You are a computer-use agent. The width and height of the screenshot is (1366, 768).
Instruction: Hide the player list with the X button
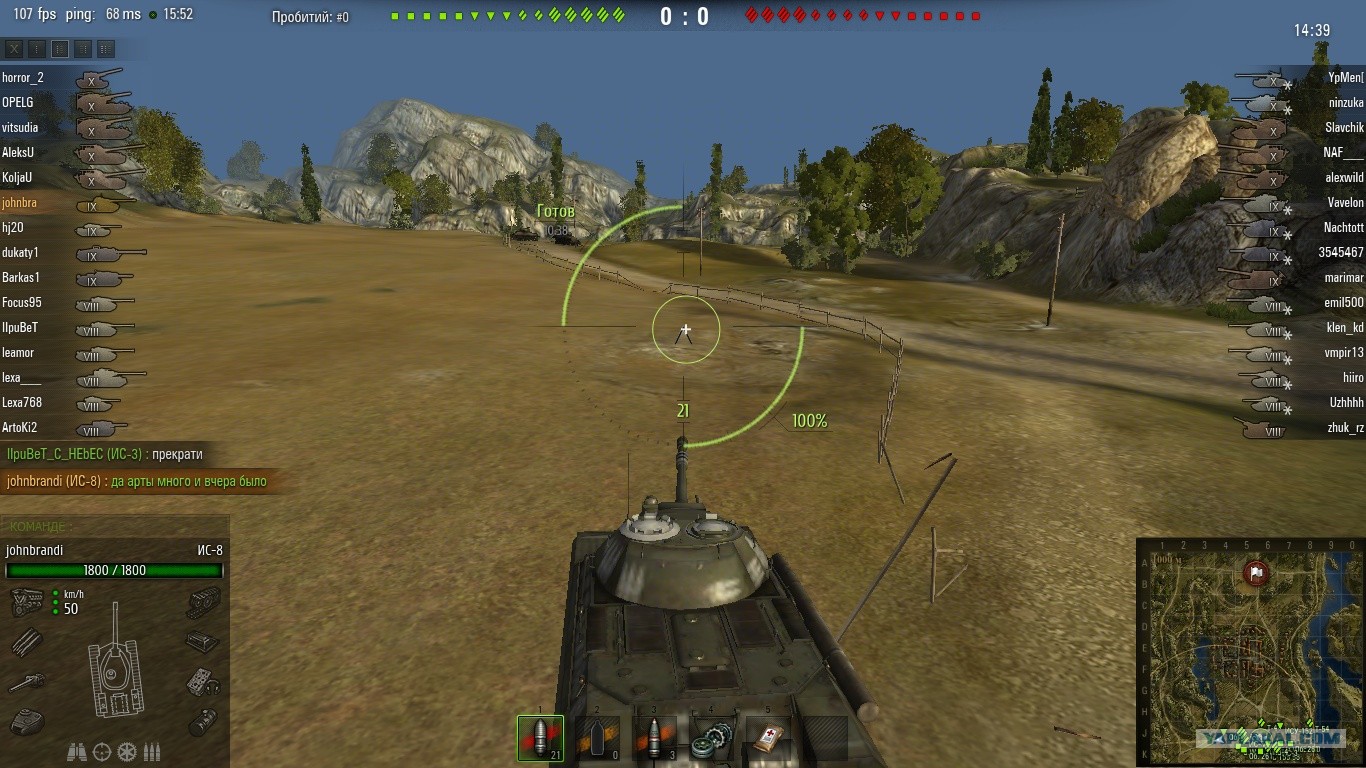(13, 48)
